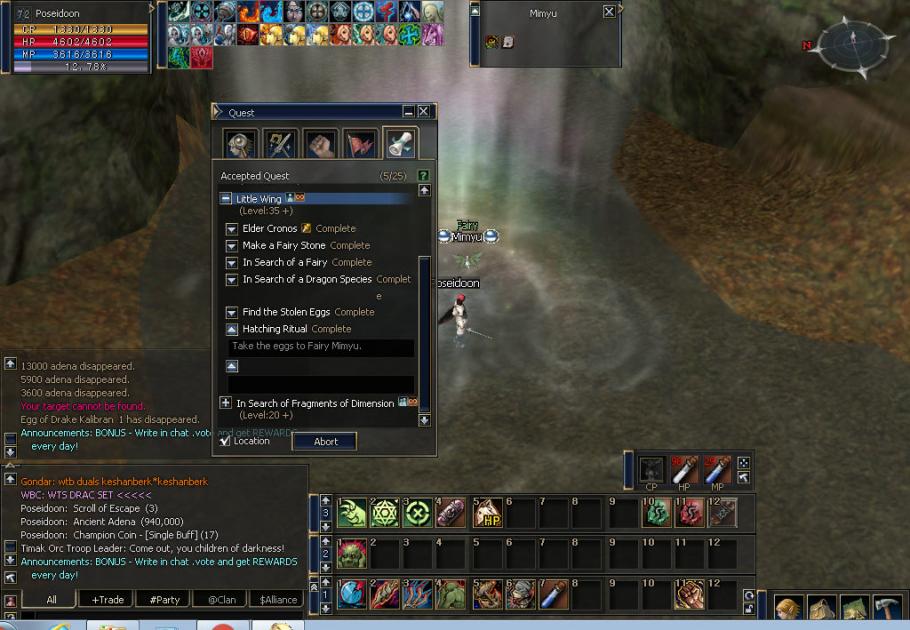Viewport: 910px width, 630px height.
Task: Collapse the Hatching Ritual quest step
Action: (x=232, y=329)
